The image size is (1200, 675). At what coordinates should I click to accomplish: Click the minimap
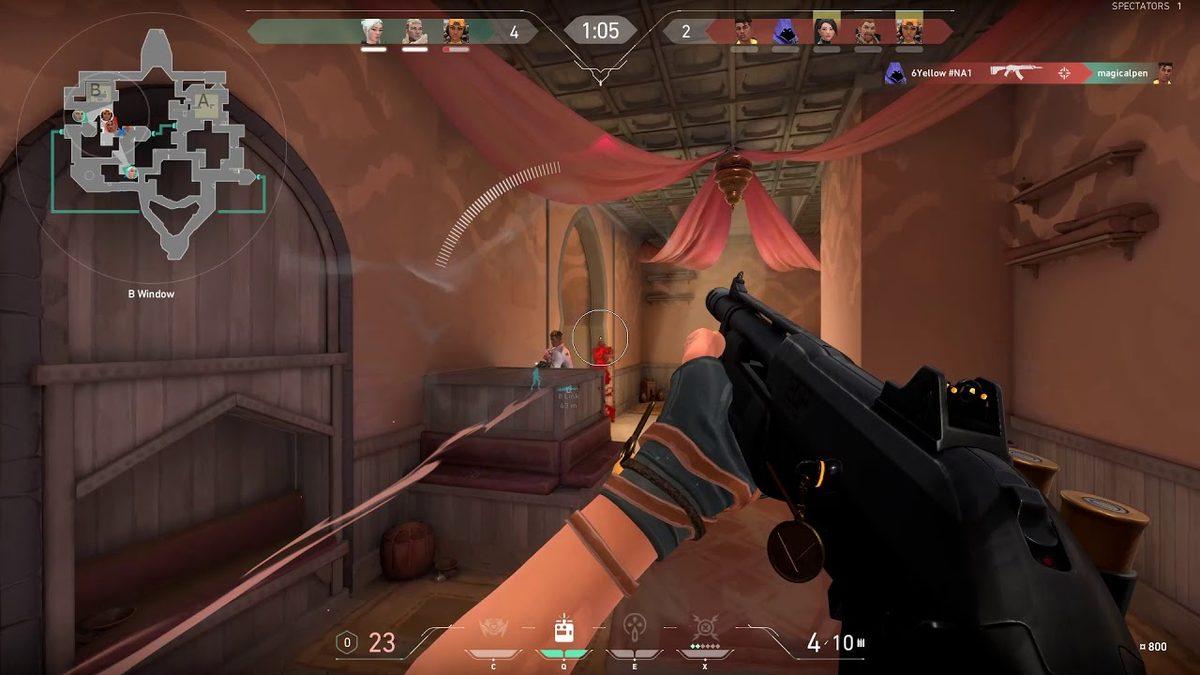click(x=152, y=148)
